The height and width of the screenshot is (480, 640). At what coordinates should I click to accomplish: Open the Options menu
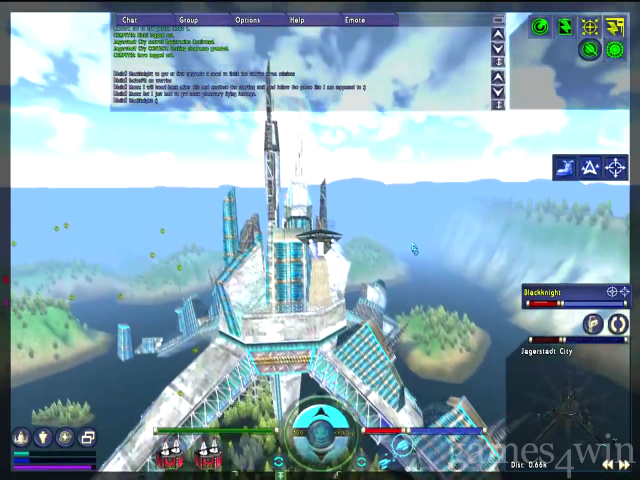pos(247,20)
